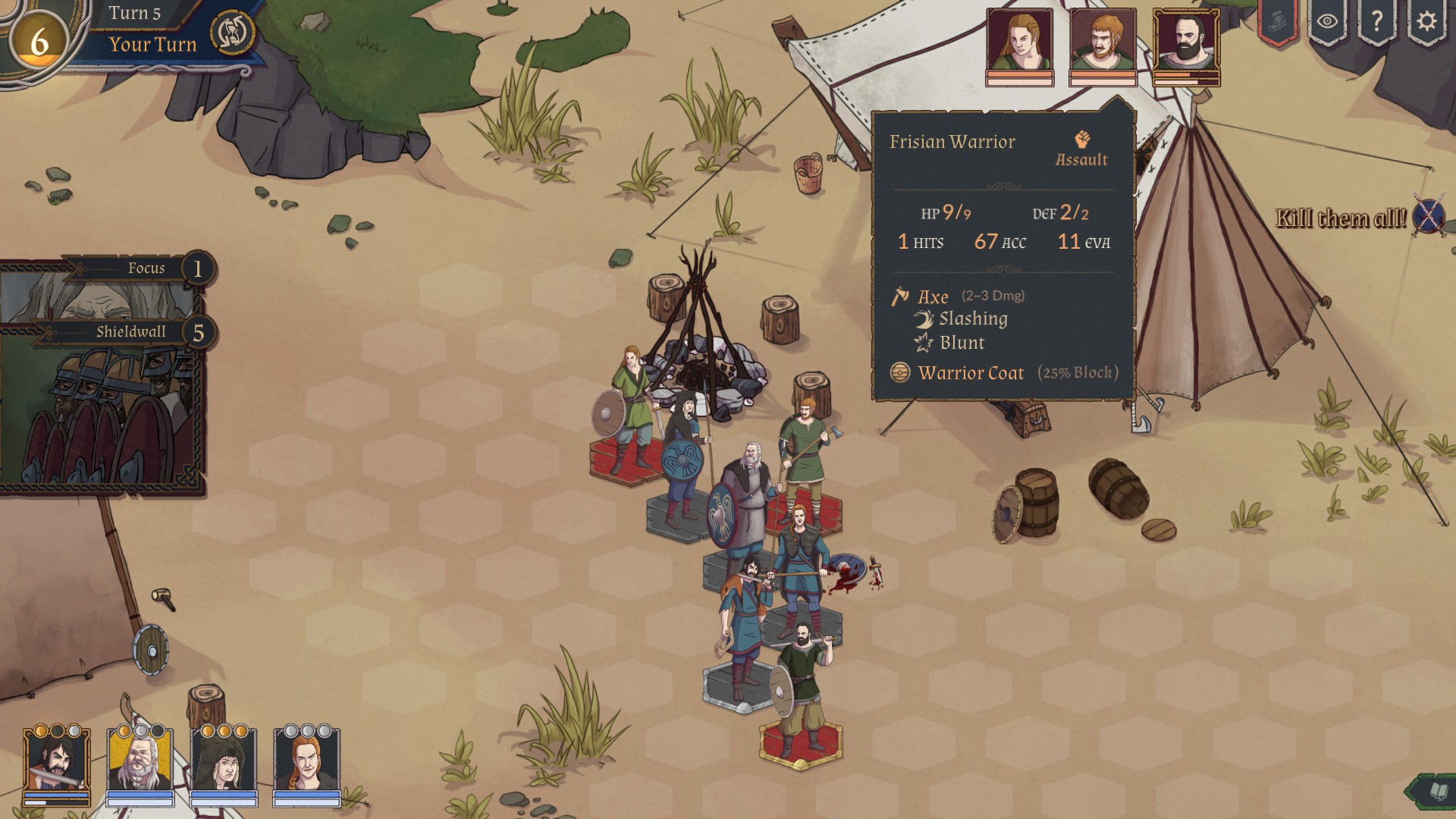Select the black-bearded enemy portrait

pyautogui.click(x=1186, y=44)
